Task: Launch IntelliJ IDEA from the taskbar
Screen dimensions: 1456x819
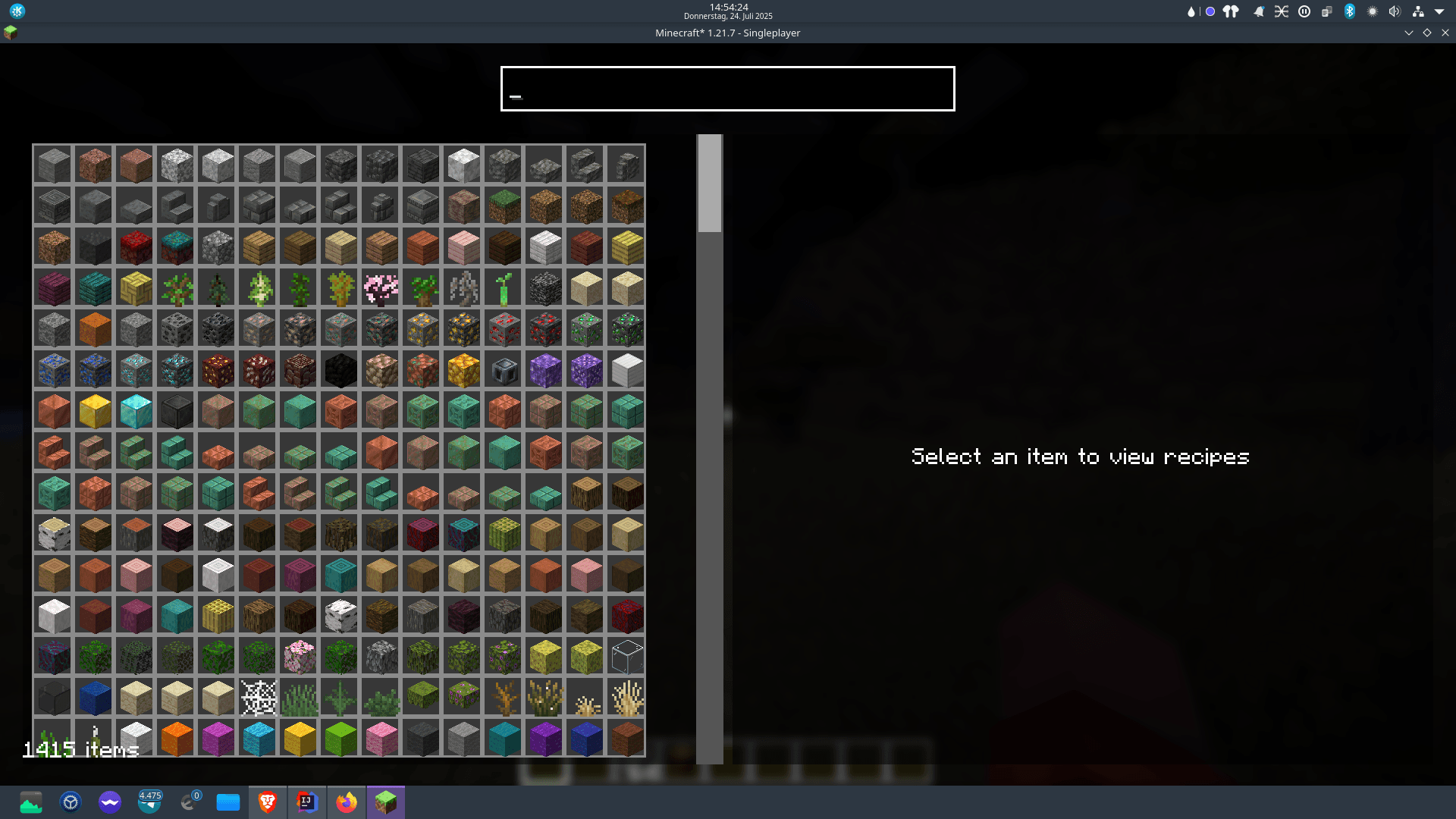Action: [x=307, y=802]
